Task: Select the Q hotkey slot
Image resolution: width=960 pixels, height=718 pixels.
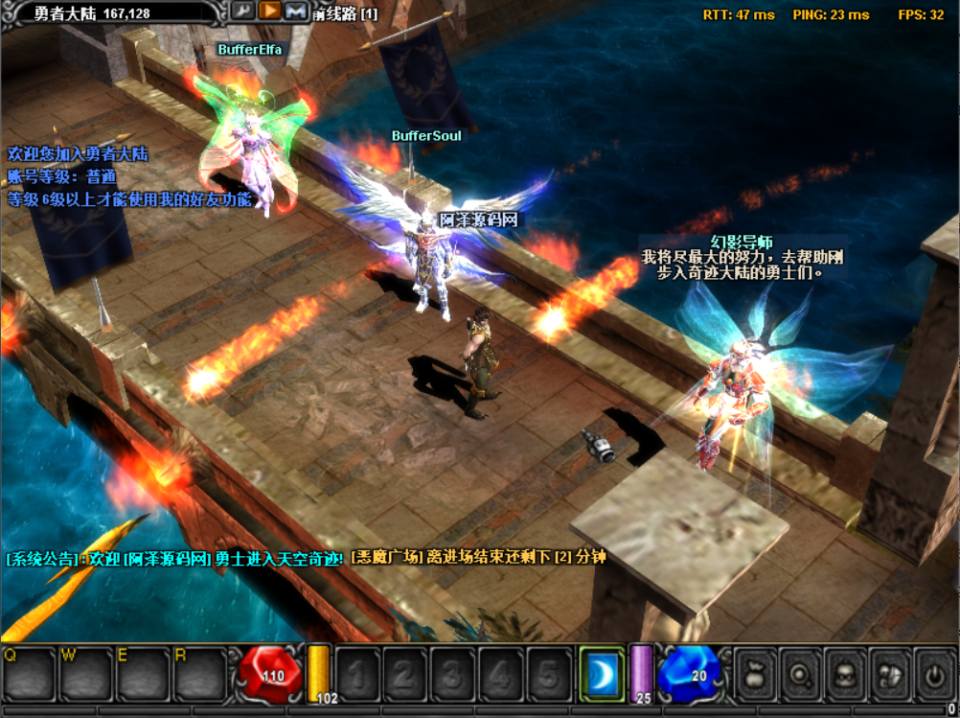Action: (x=29, y=676)
